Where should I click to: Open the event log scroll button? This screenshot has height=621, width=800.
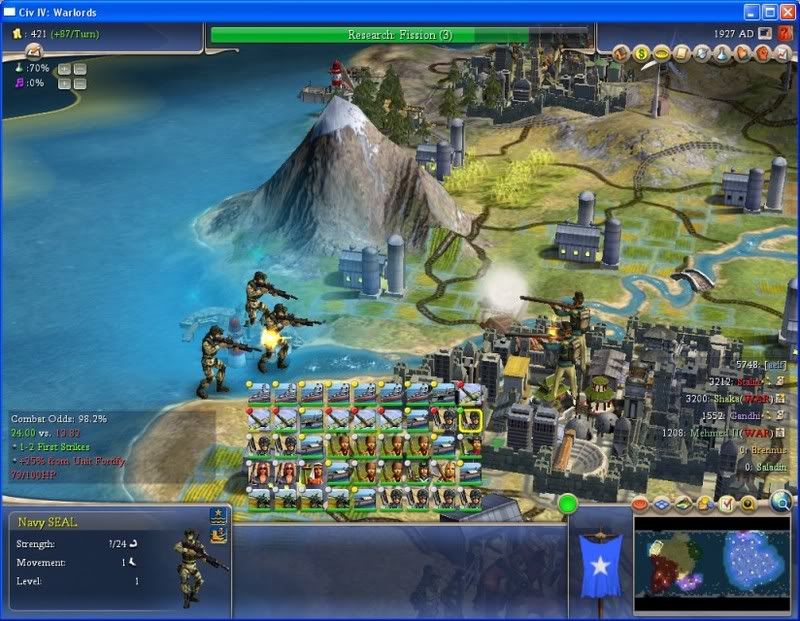[34, 51]
